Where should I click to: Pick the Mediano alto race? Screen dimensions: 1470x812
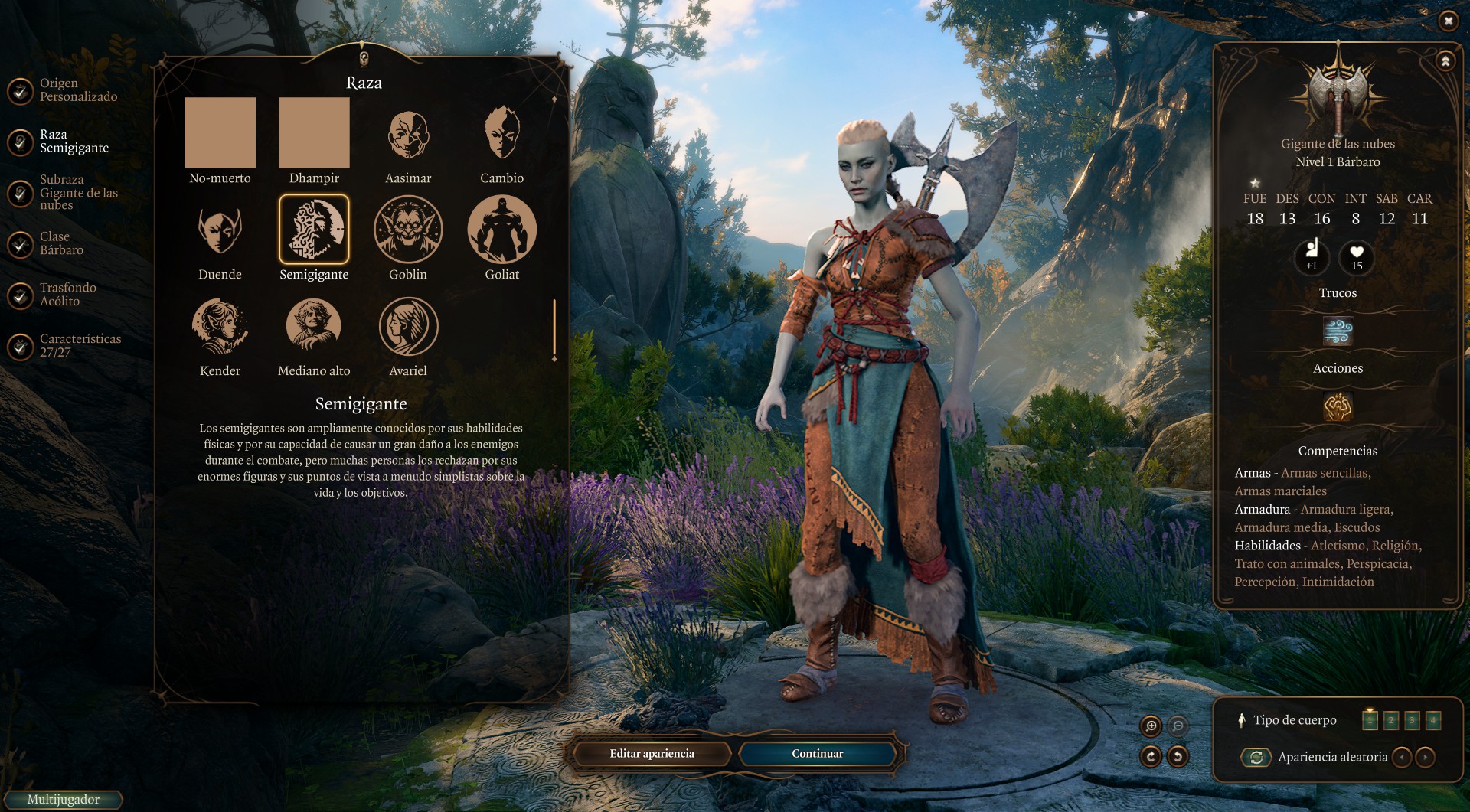click(x=314, y=327)
